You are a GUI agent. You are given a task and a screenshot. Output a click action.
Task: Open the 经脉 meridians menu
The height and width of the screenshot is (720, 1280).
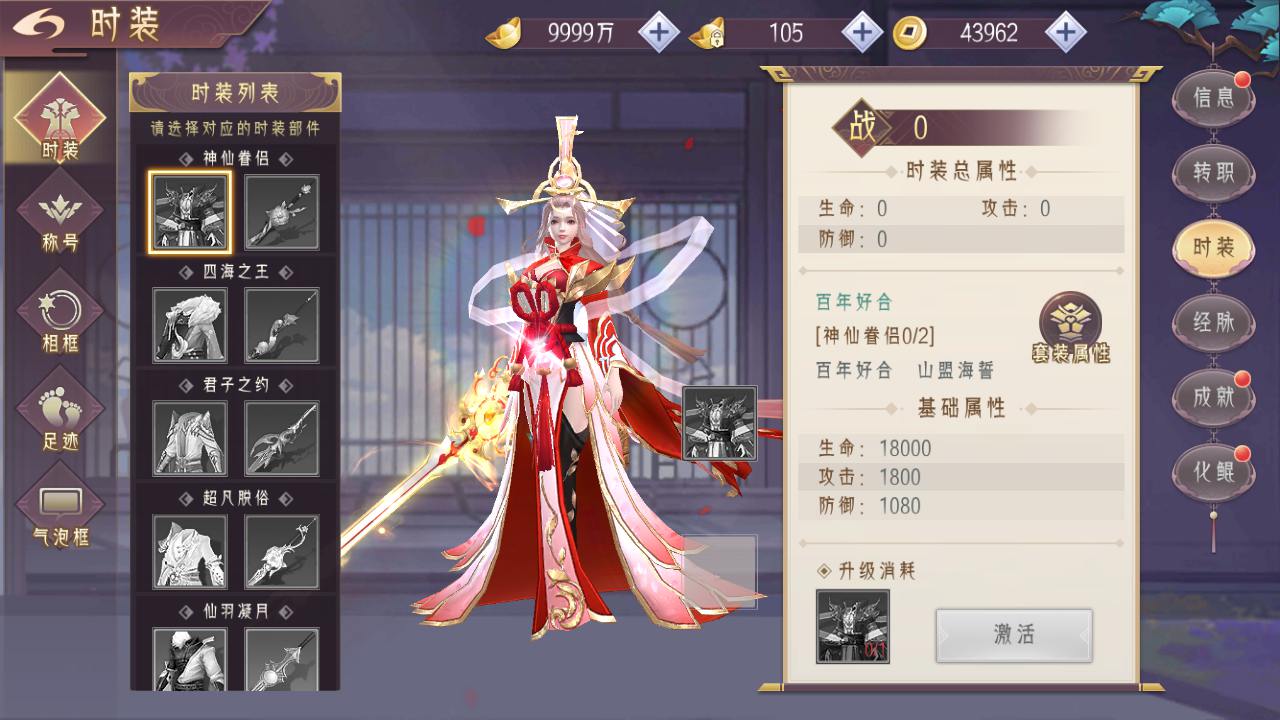[1214, 322]
